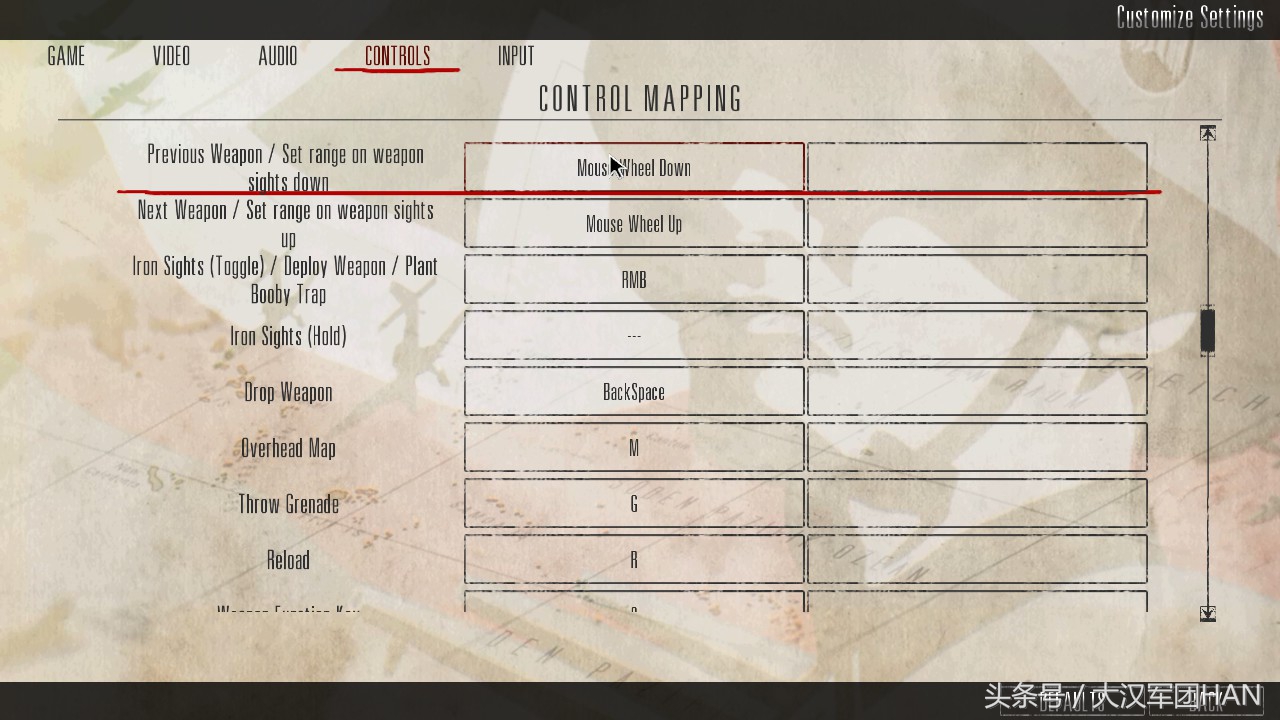Click the scroll down arrow of the list
This screenshot has height=720, width=1280.
point(1208,613)
